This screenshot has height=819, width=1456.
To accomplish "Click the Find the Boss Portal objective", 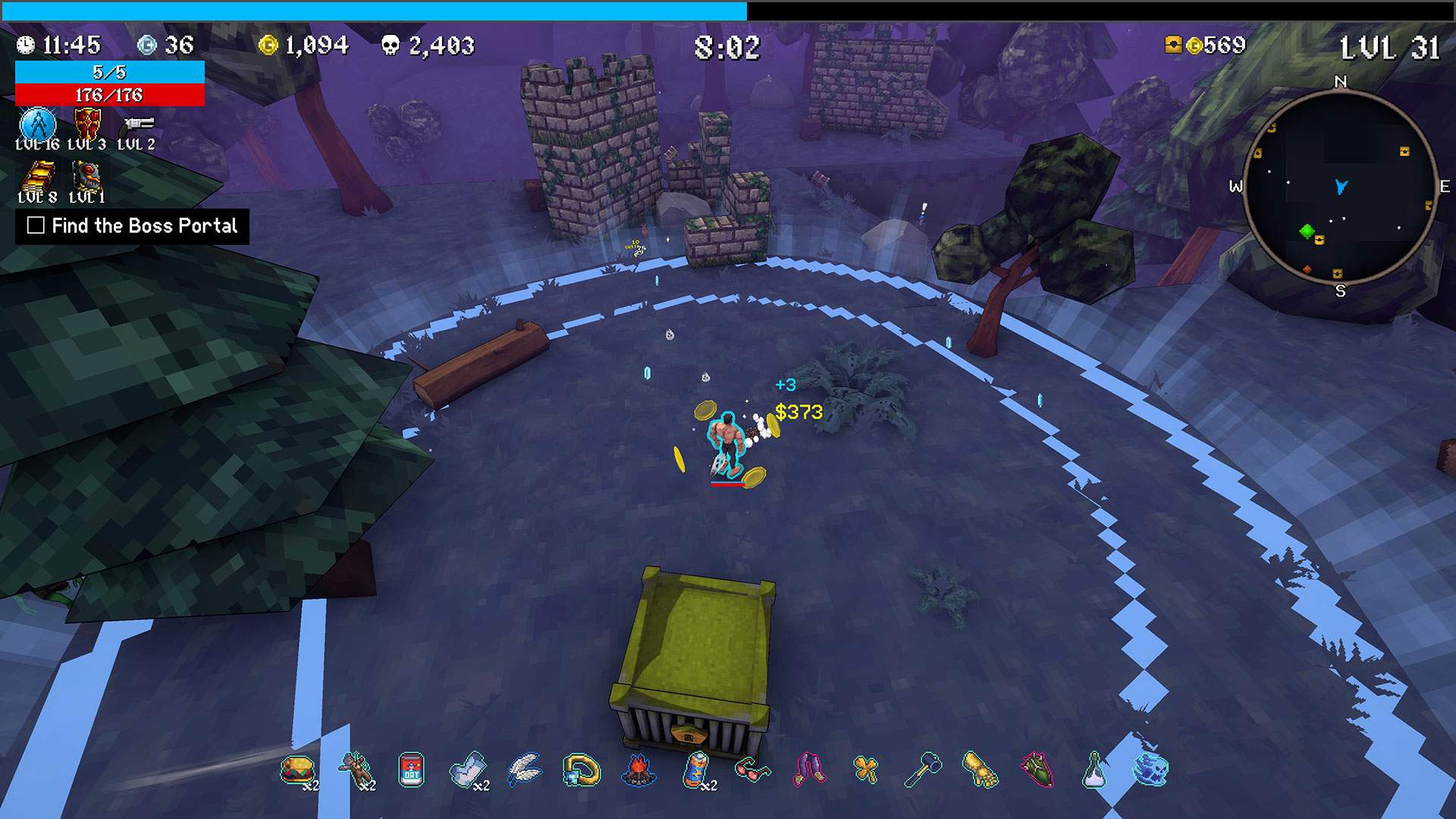I will pyautogui.click(x=133, y=226).
